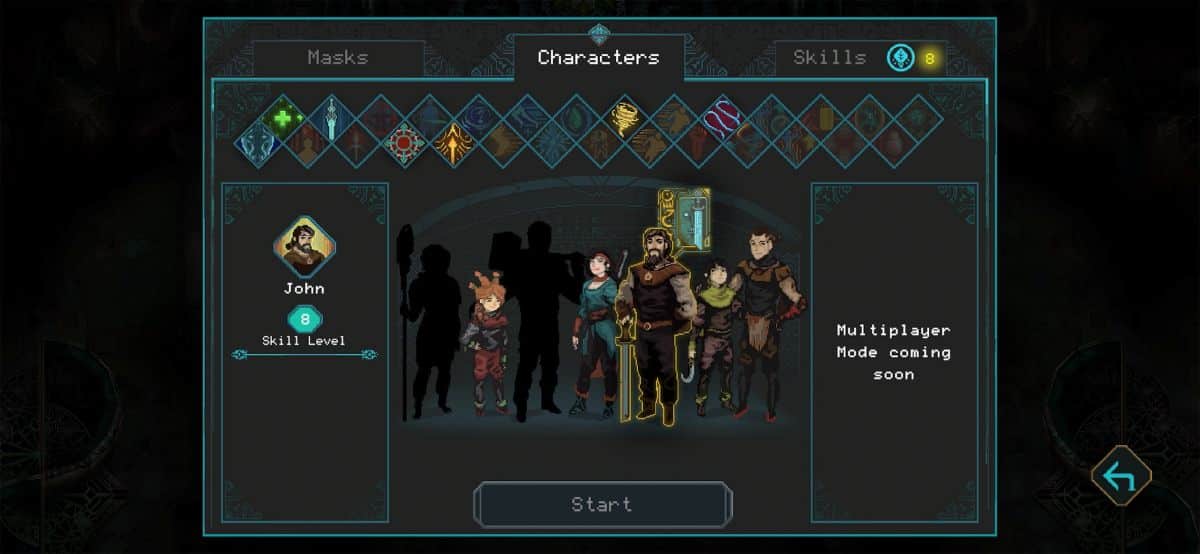This screenshot has width=1200, height=554.
Task: Choose the orange-haired kid character
Action: [486, 340]
